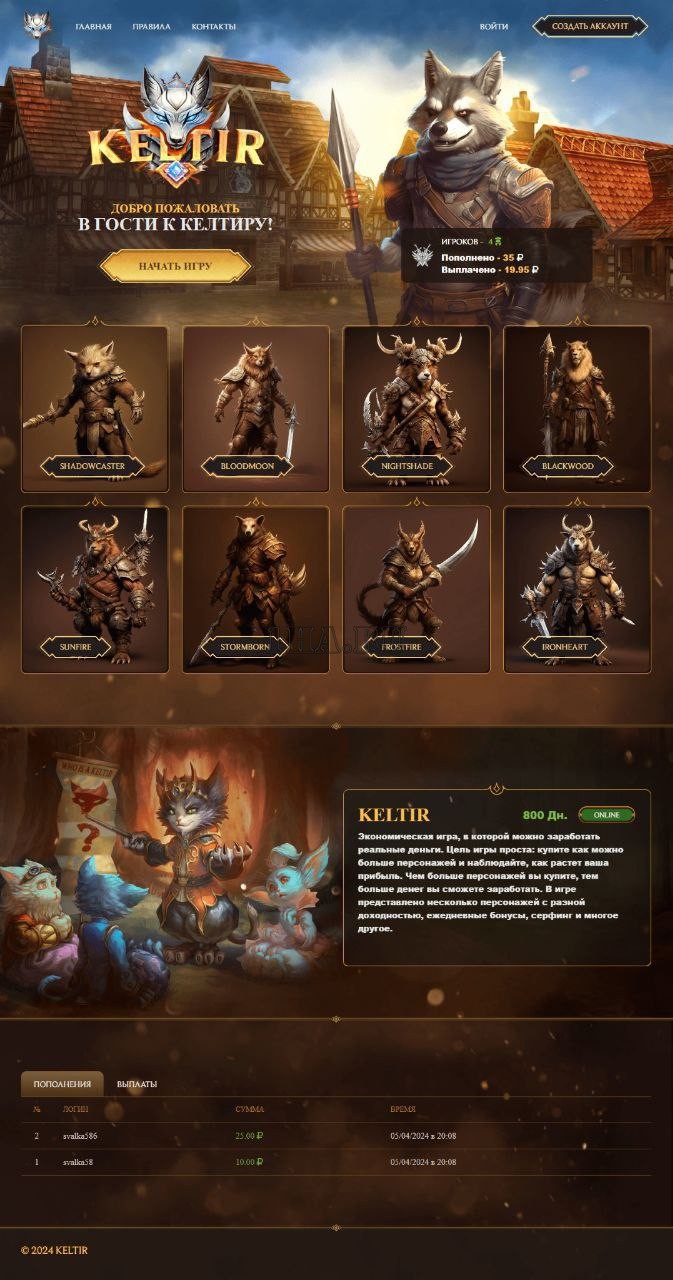
Task: Select the Nightshade character card
Action: coord(417,408)
